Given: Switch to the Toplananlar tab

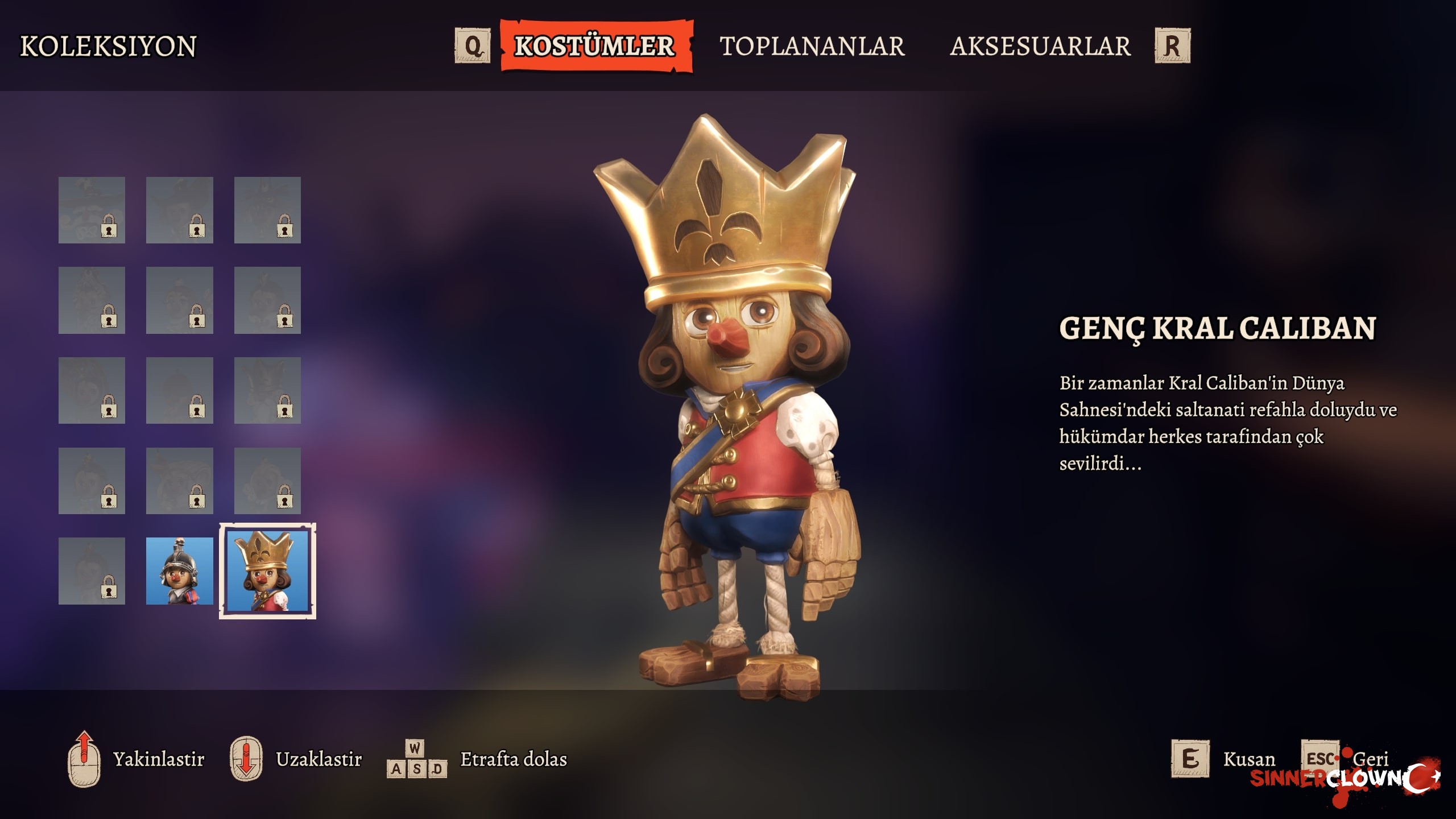Looking at the screenshot, I should (x=812, y=46).
